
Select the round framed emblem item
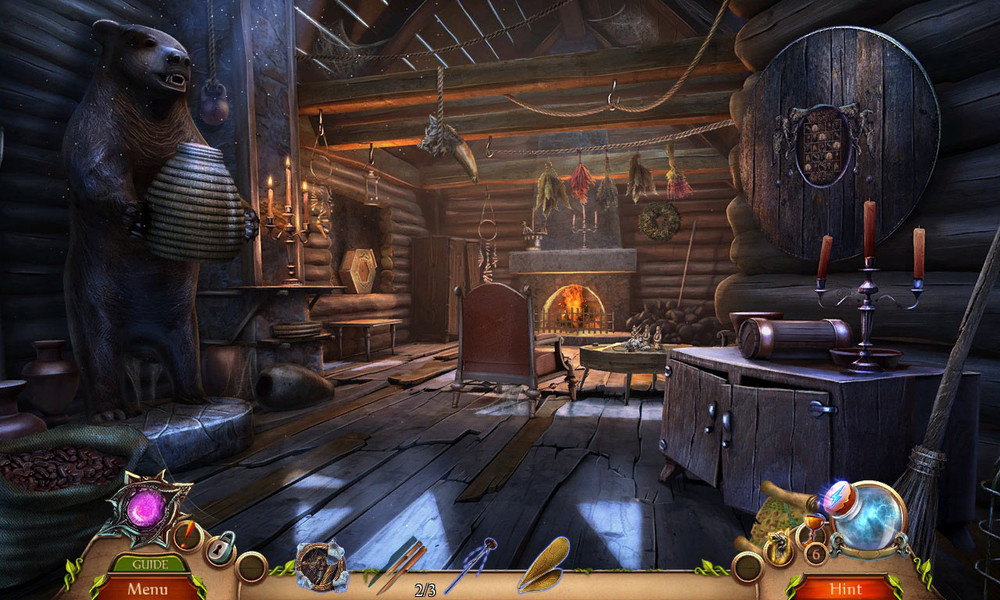pos(321,565)
